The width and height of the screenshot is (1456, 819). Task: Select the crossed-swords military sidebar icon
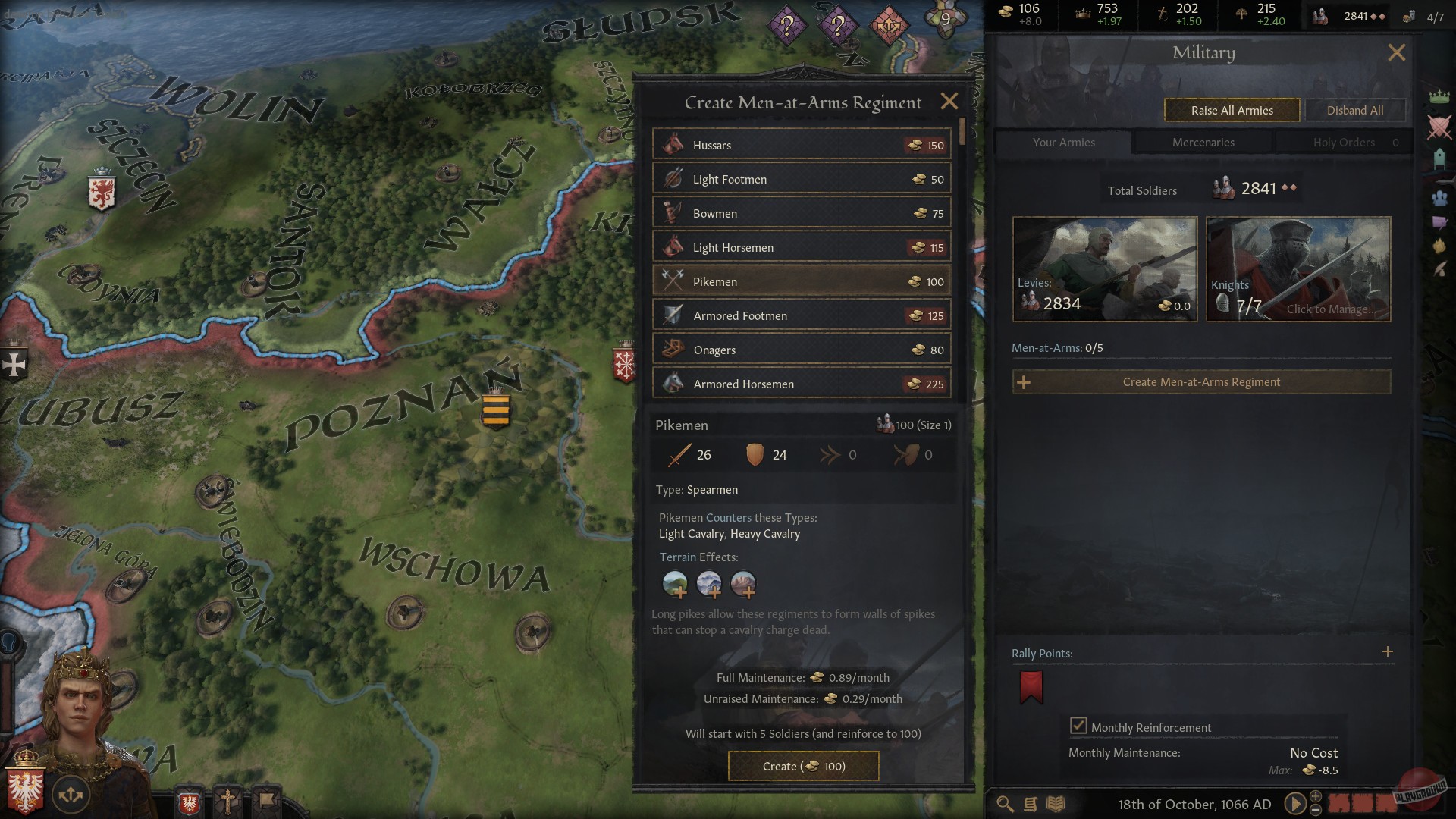click(x=1439, y=125)
